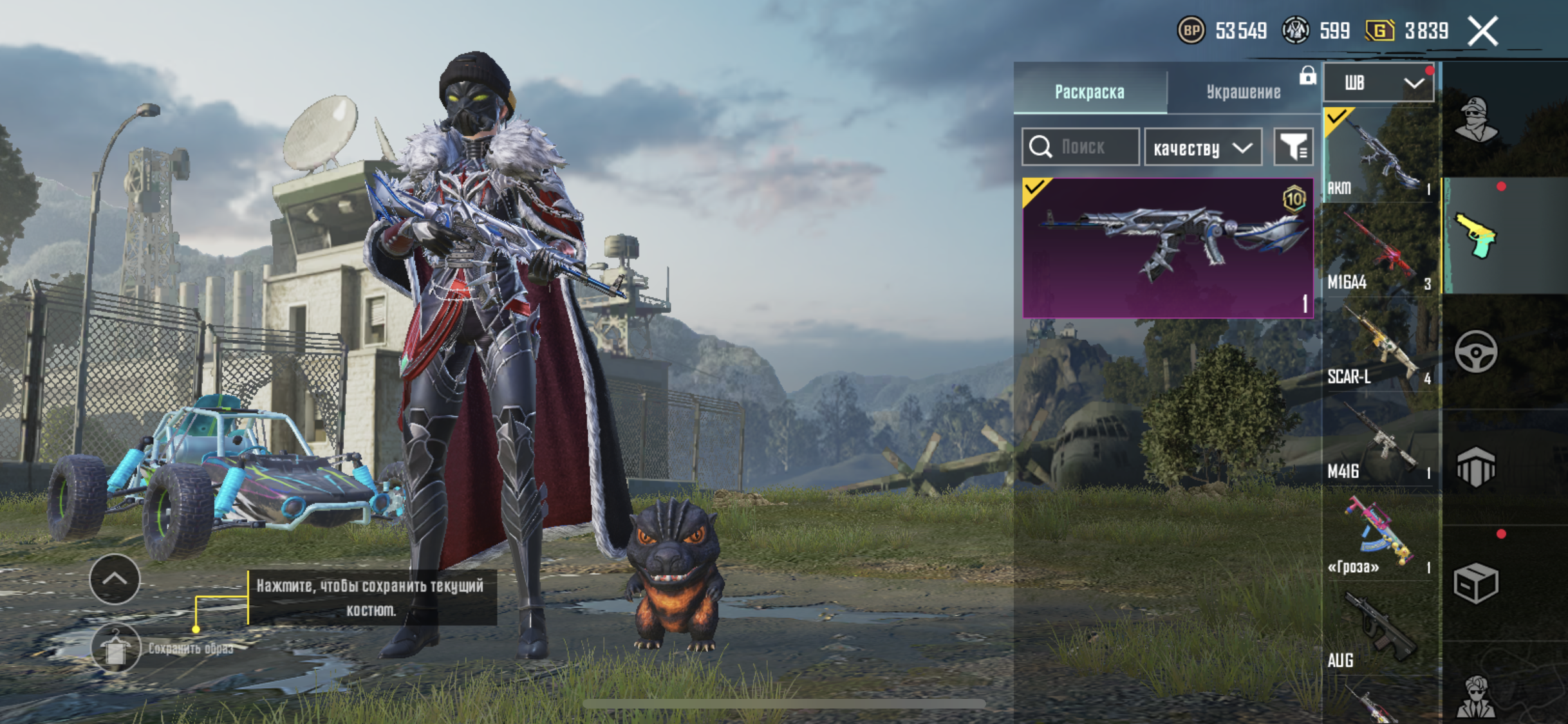This screenshot has width=1568, height=724.
Task: Open the box crate category
Action: pyautogui.click(x=1475, y=583)
